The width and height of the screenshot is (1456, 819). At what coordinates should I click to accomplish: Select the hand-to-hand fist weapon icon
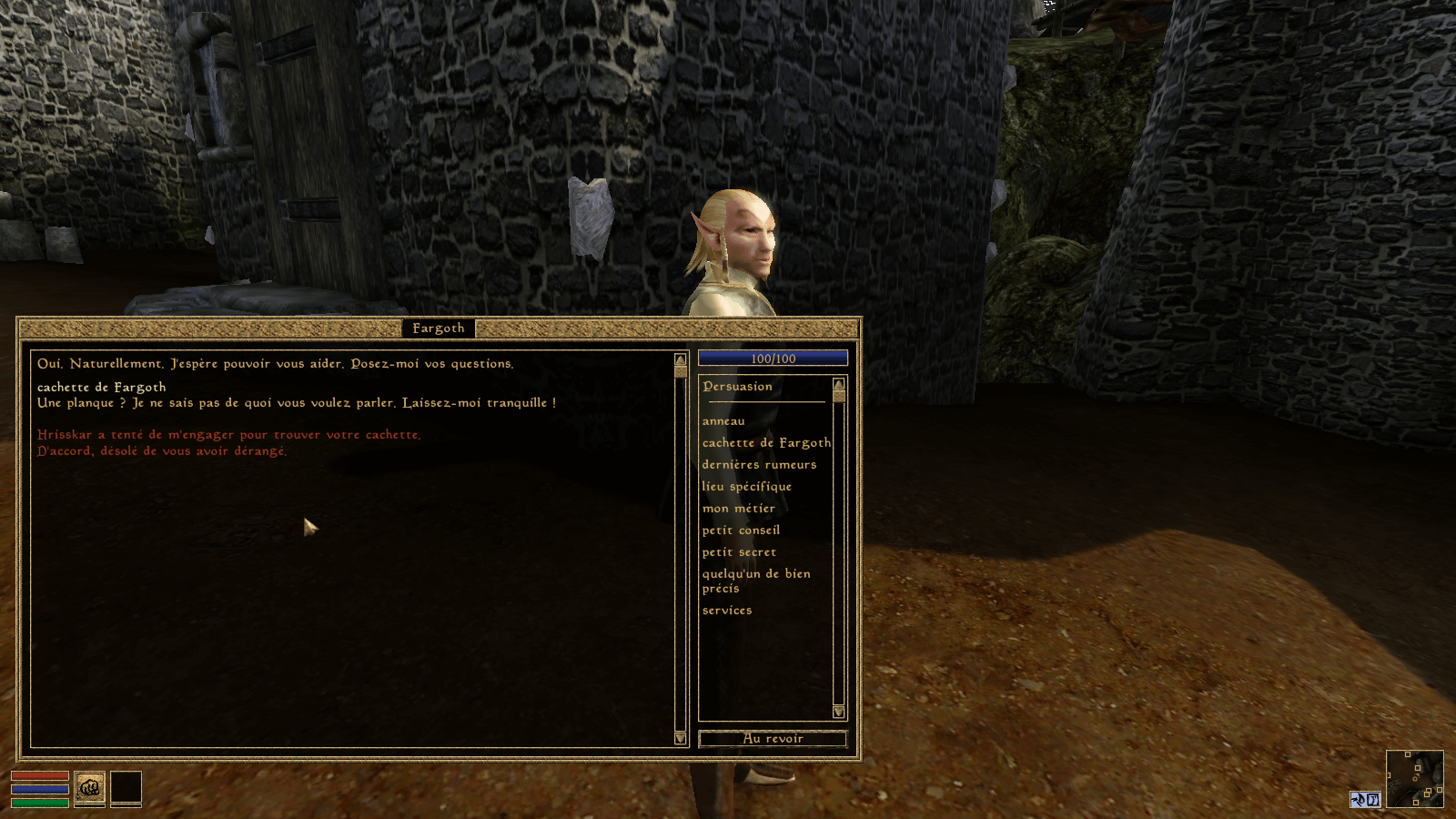click(89, 788)
